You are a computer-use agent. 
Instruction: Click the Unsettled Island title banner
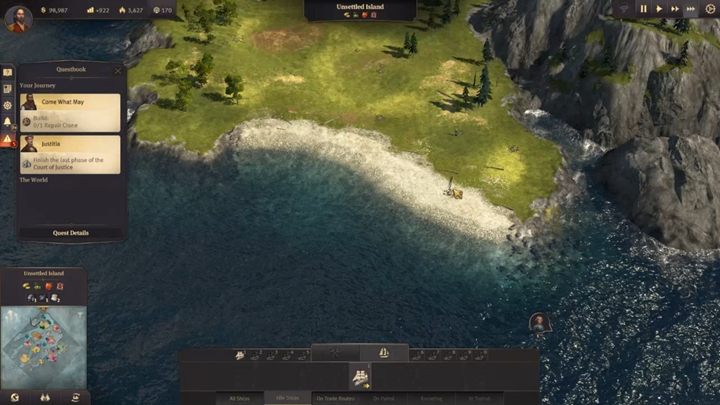click(x=359, y=7)
